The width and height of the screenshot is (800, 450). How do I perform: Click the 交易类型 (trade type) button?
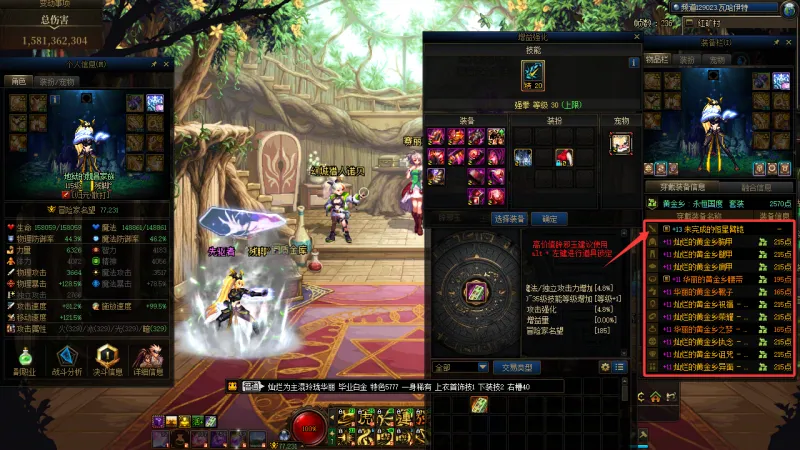click(x=527, y=367)
